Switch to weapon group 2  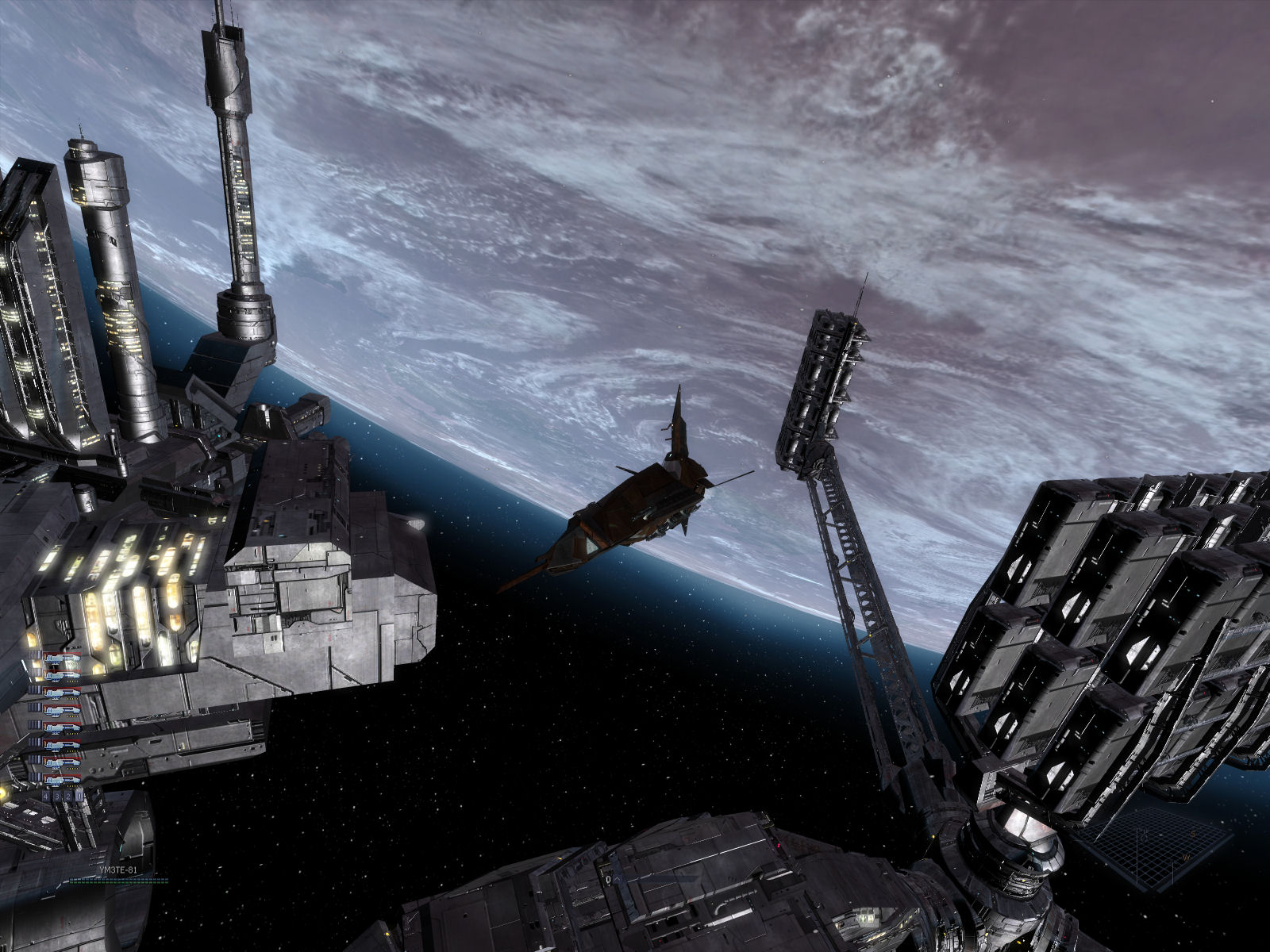(68, 797)
